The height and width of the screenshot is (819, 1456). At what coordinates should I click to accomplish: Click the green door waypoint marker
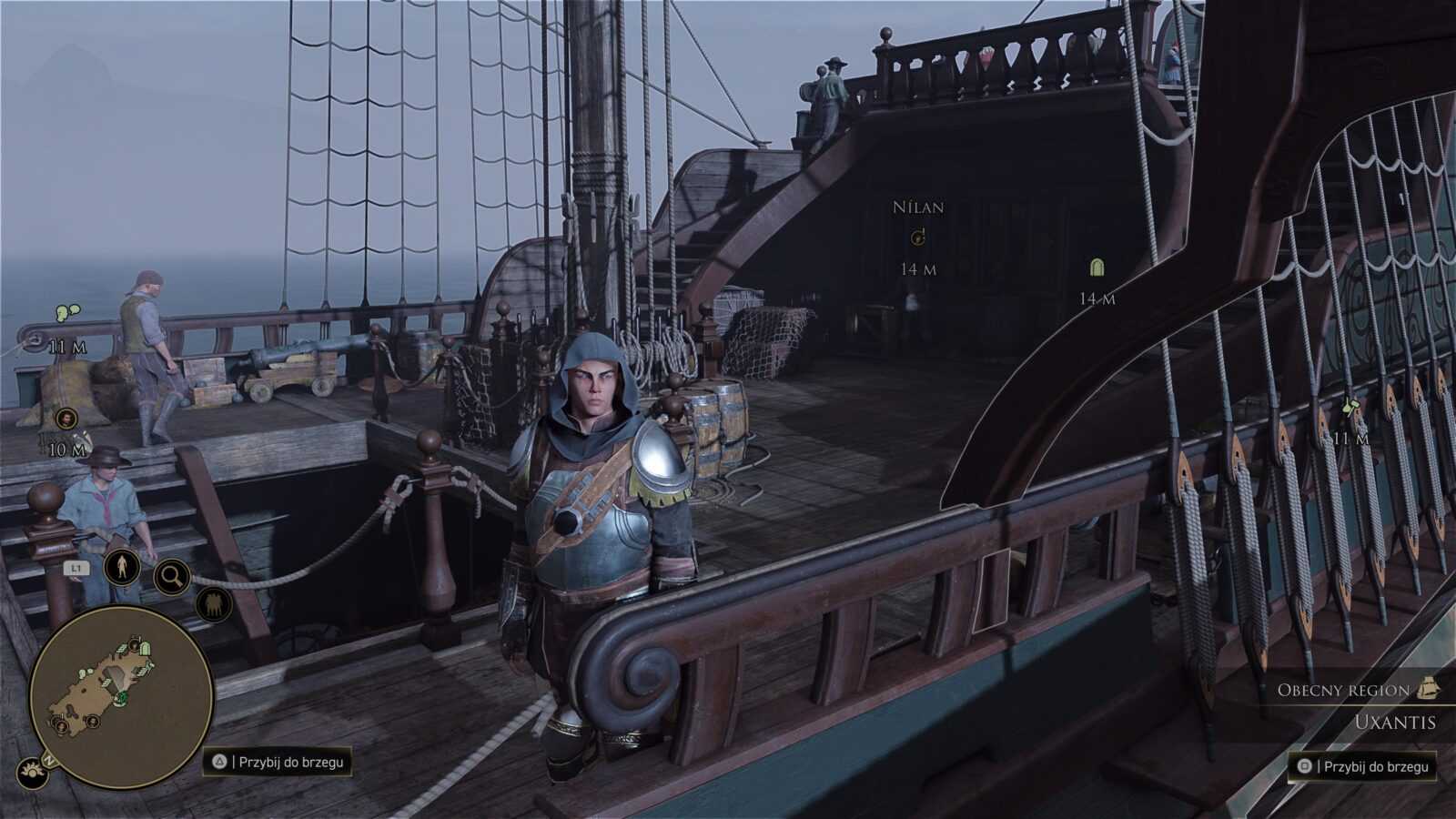1097,268
